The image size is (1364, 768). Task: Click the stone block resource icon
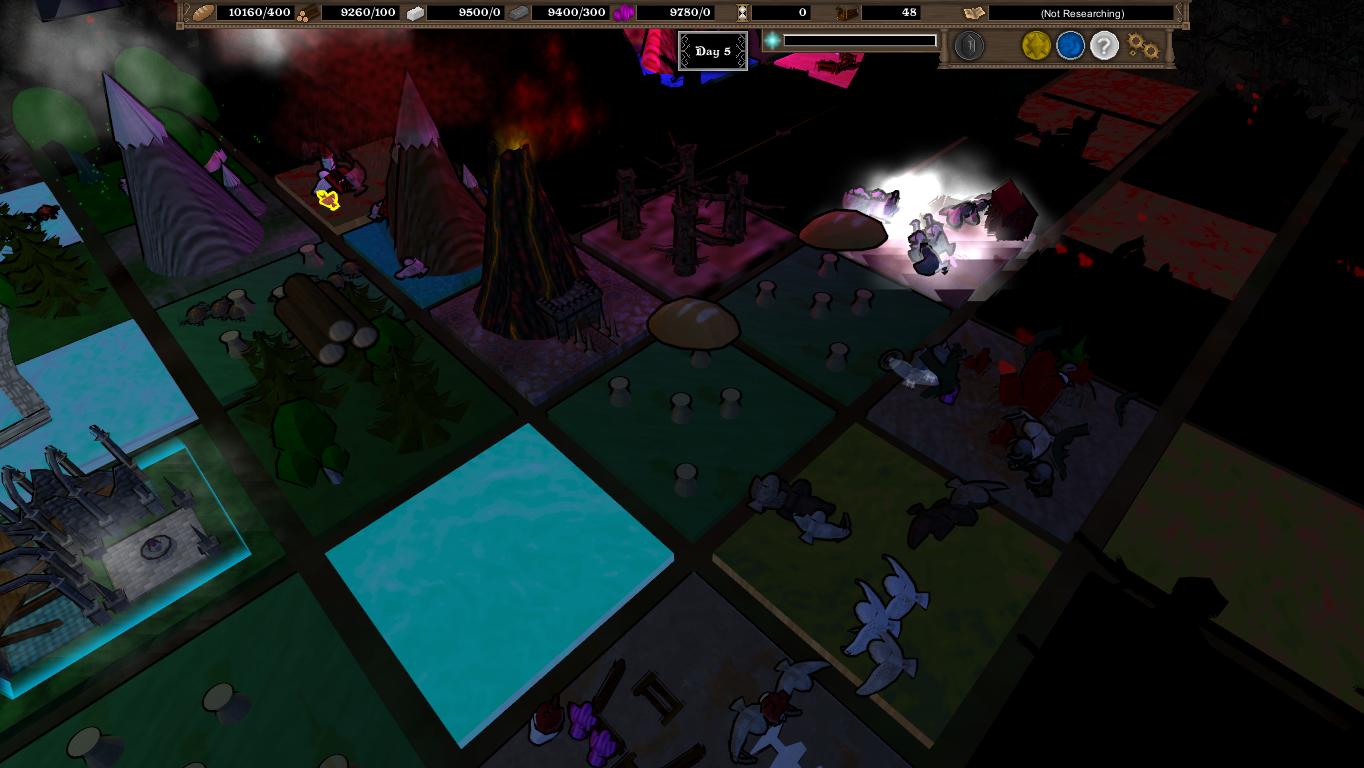[413, 13]
